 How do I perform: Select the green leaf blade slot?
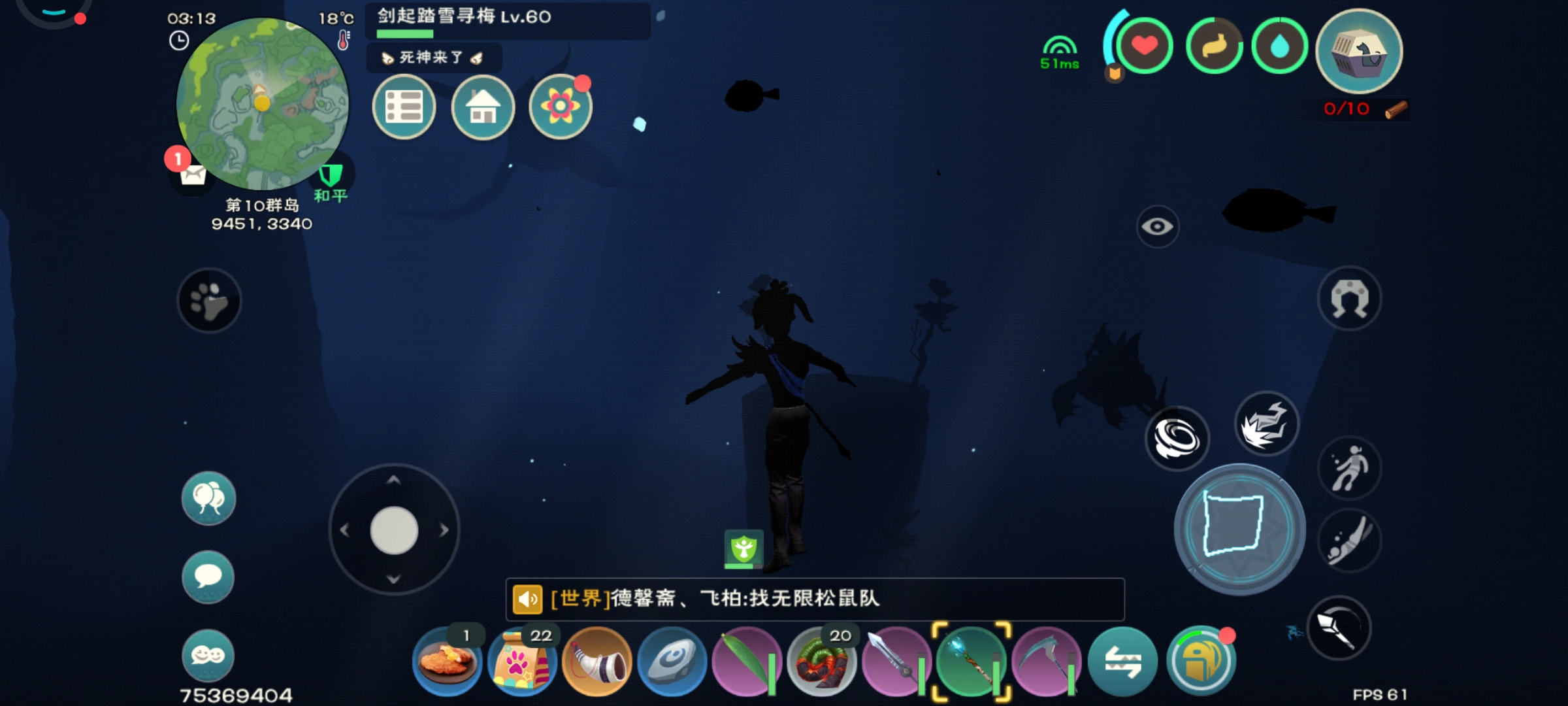[x=746, y=662]
